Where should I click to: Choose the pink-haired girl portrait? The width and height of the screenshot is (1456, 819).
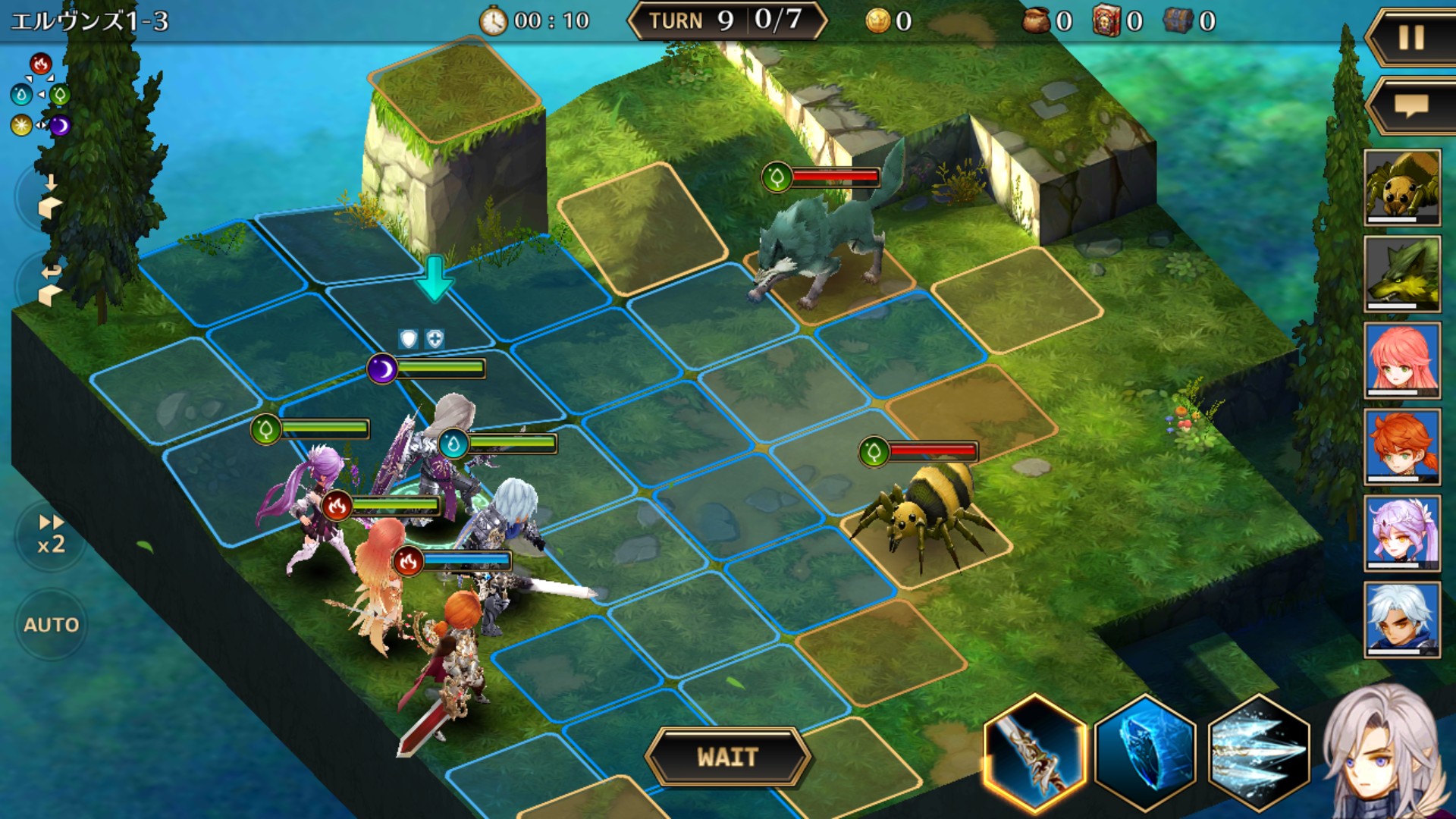[x=1402, y=360]
